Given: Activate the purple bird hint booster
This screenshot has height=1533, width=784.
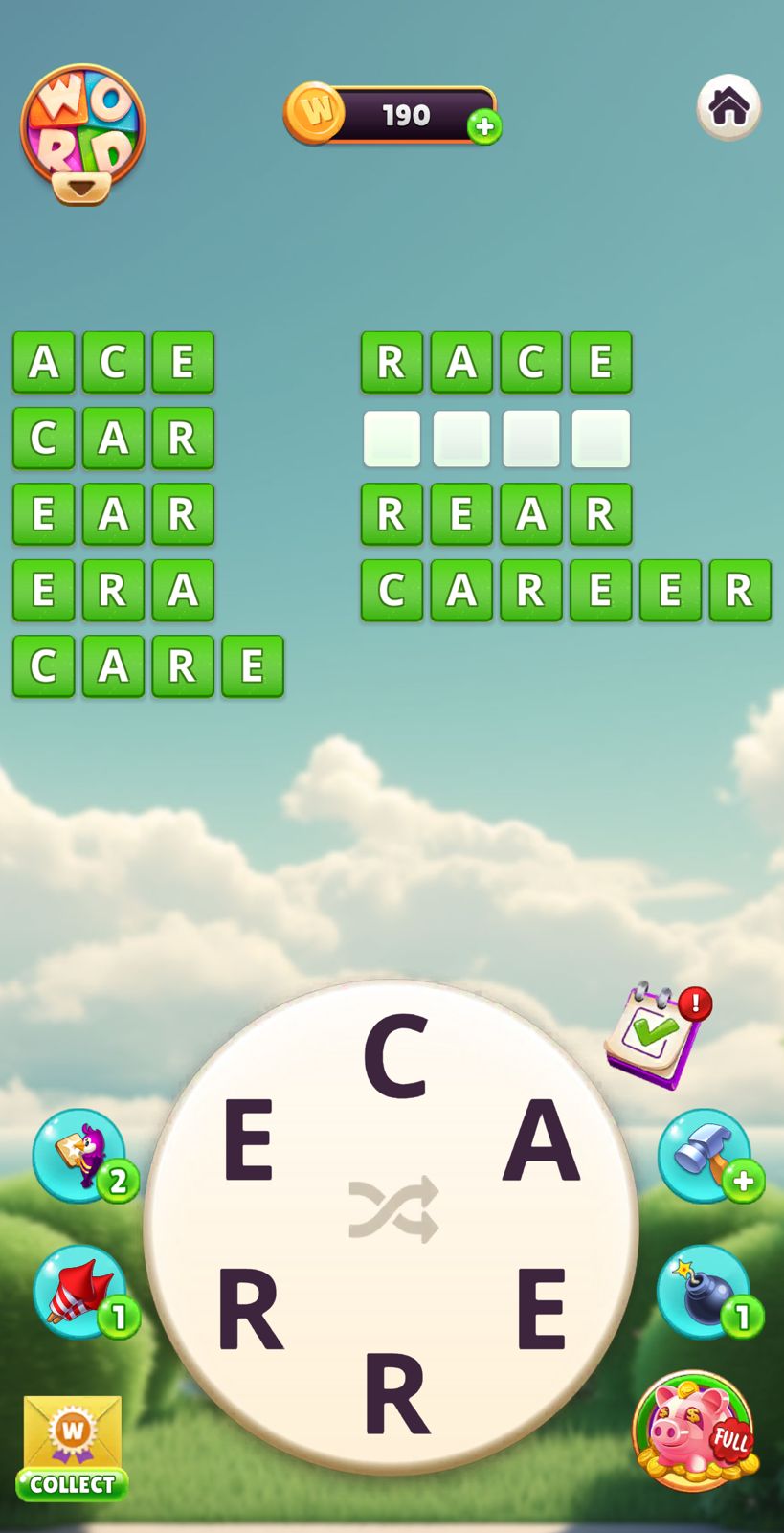Looking at the screenshot, I should click(80, 1154).
